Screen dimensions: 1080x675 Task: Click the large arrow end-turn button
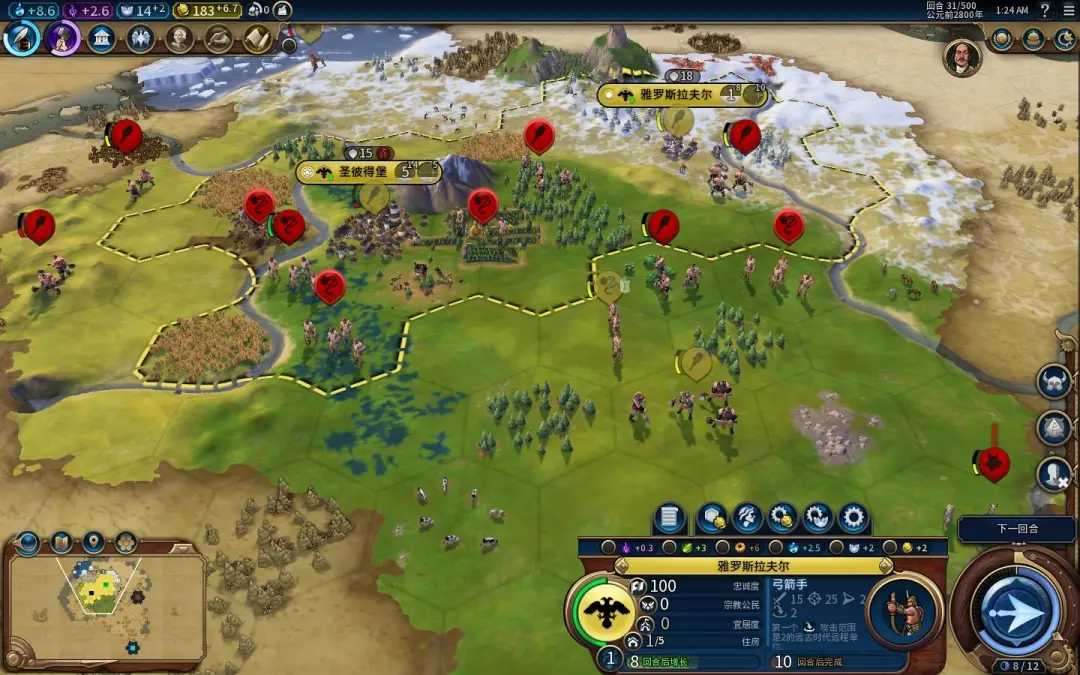[x=1017, y=610]
